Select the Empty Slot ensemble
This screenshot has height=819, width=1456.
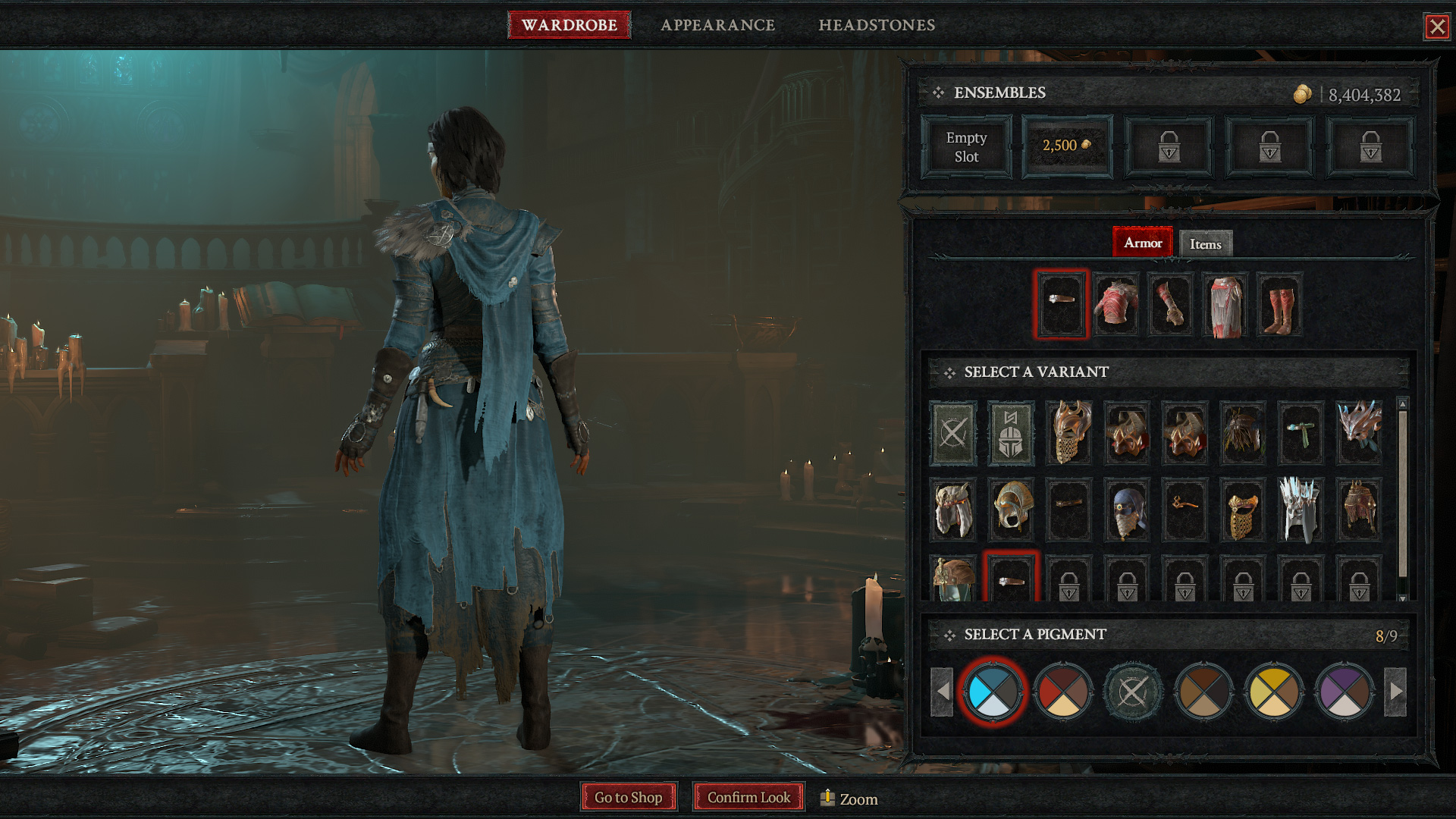tap(966, 147)
